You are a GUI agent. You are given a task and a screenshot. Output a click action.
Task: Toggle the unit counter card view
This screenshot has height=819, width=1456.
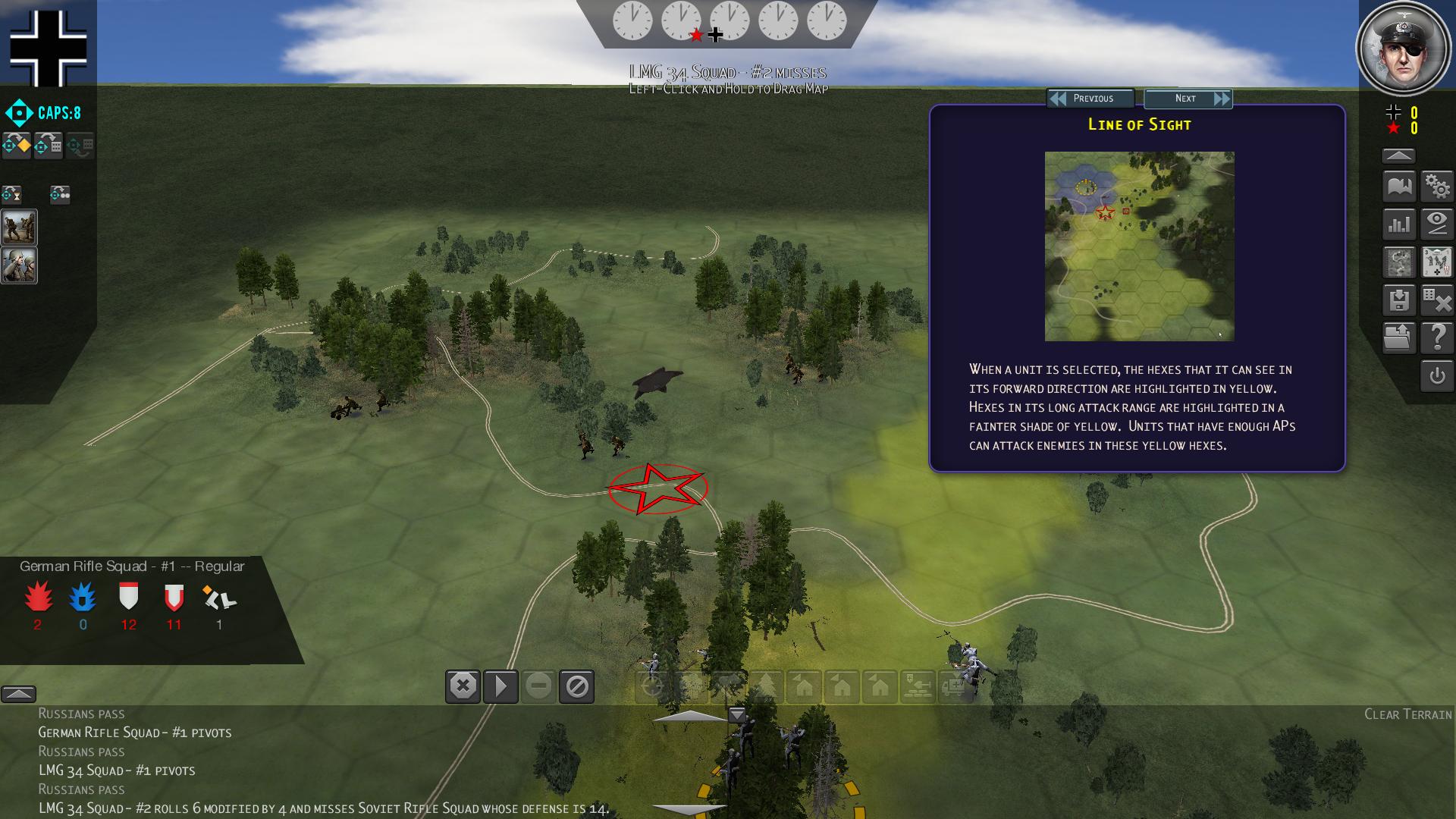click(1437, 262)
